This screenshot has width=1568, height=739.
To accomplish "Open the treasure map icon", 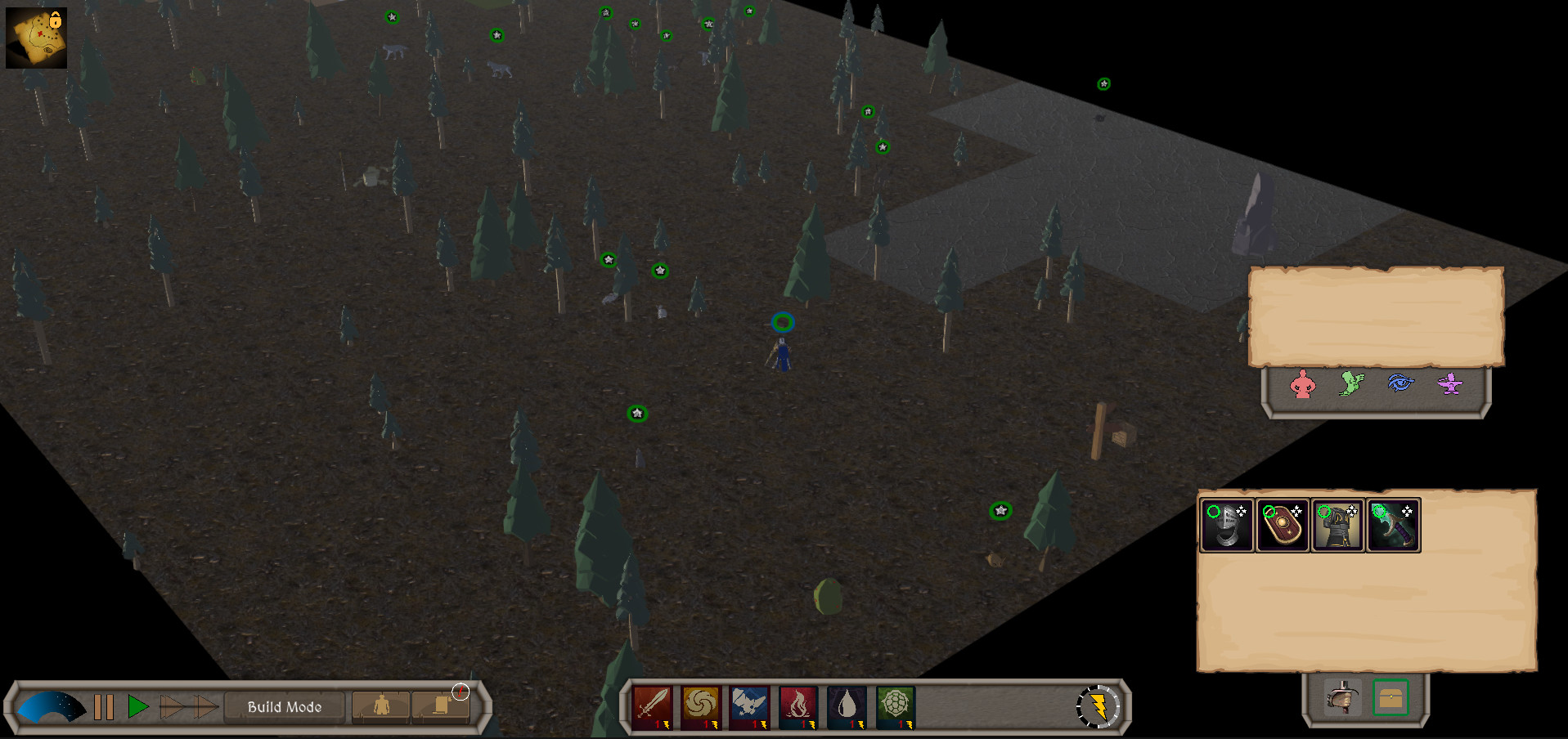I will tap(36, 38).
